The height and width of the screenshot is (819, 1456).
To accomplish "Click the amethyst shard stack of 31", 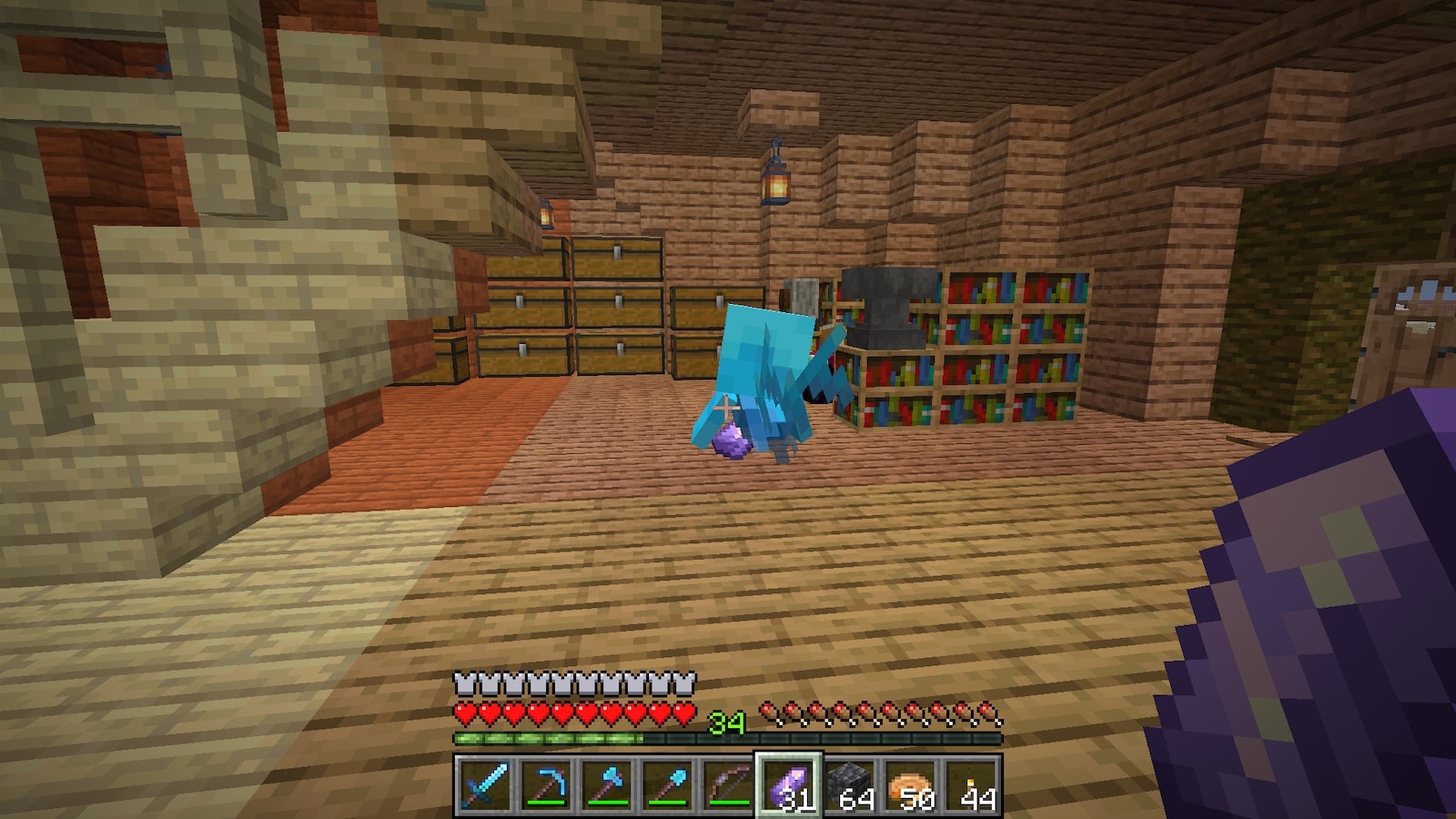I will coord(789,784).
